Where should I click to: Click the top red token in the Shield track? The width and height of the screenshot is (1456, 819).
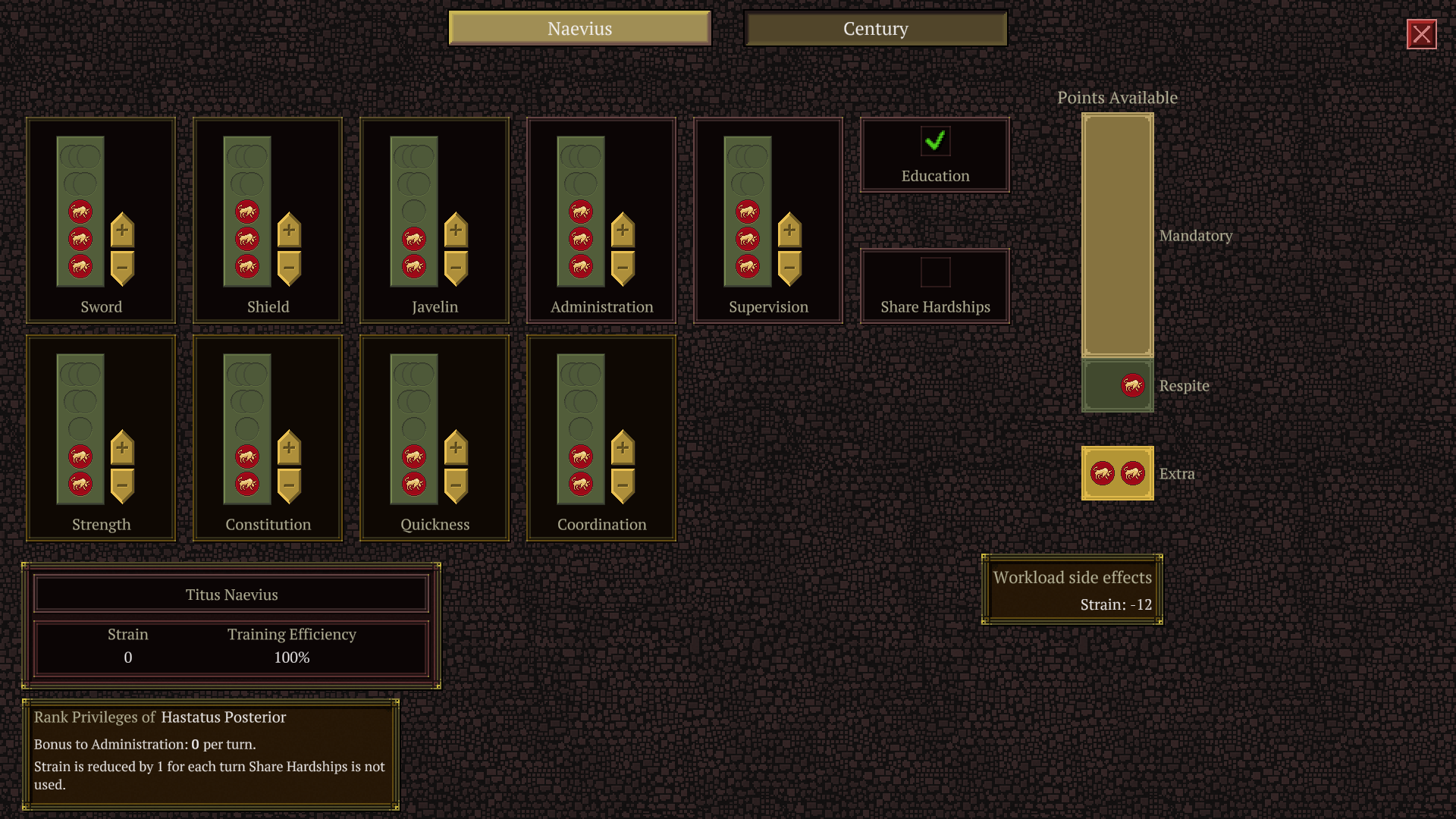tap(246, 212)
